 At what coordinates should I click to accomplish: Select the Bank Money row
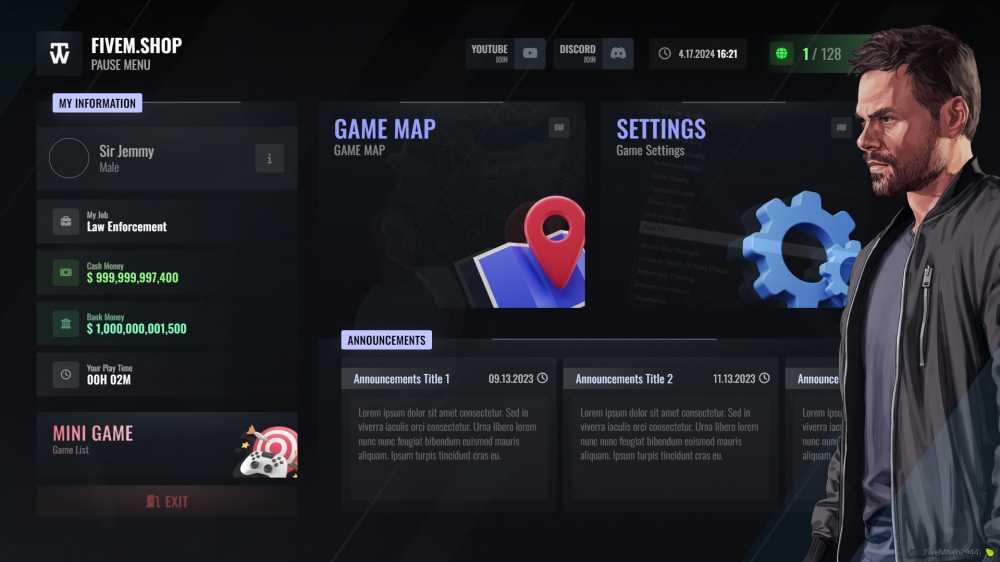[166, 323]
